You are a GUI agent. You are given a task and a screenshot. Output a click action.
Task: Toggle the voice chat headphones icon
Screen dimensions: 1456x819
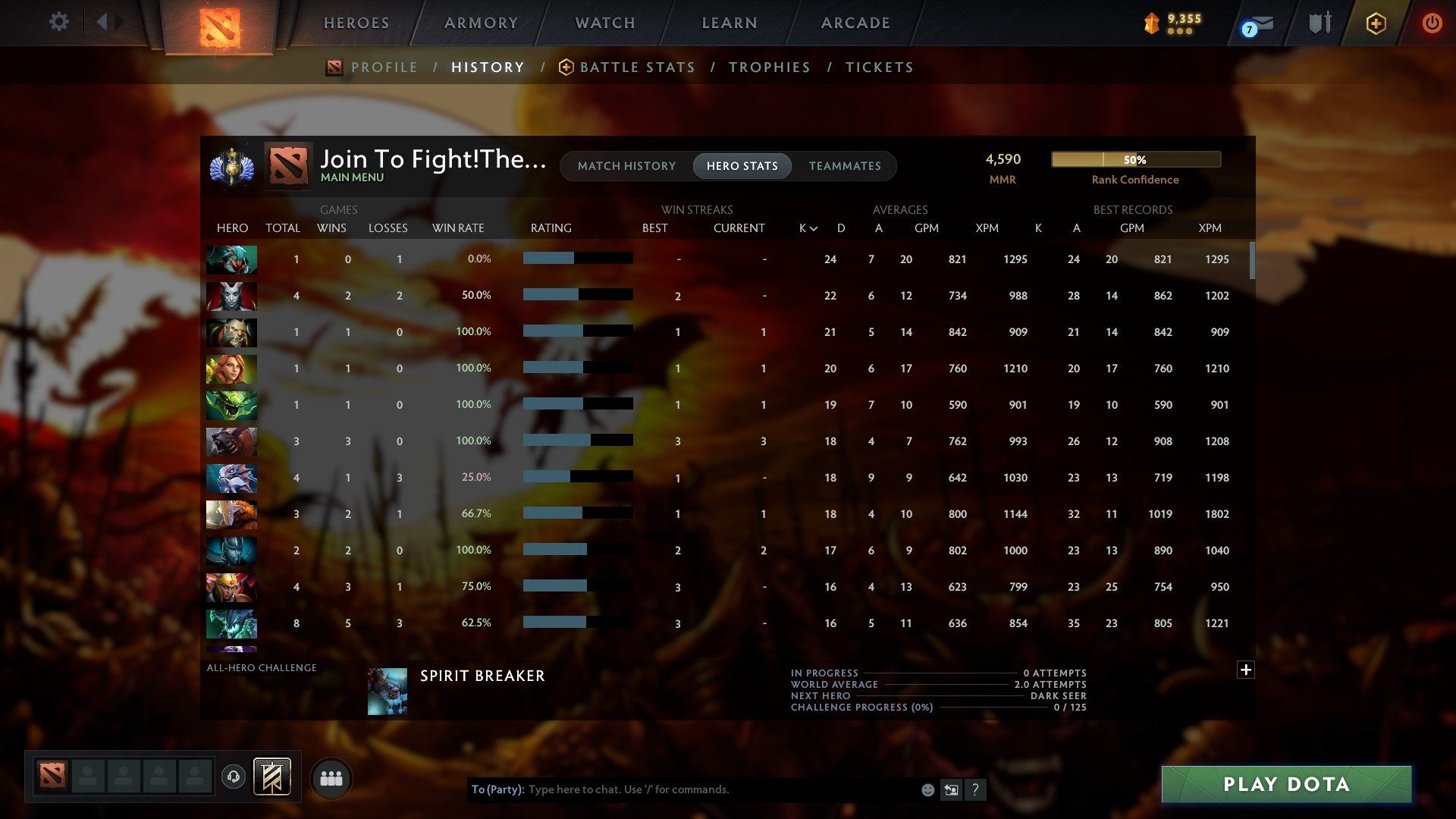(234, 777)
